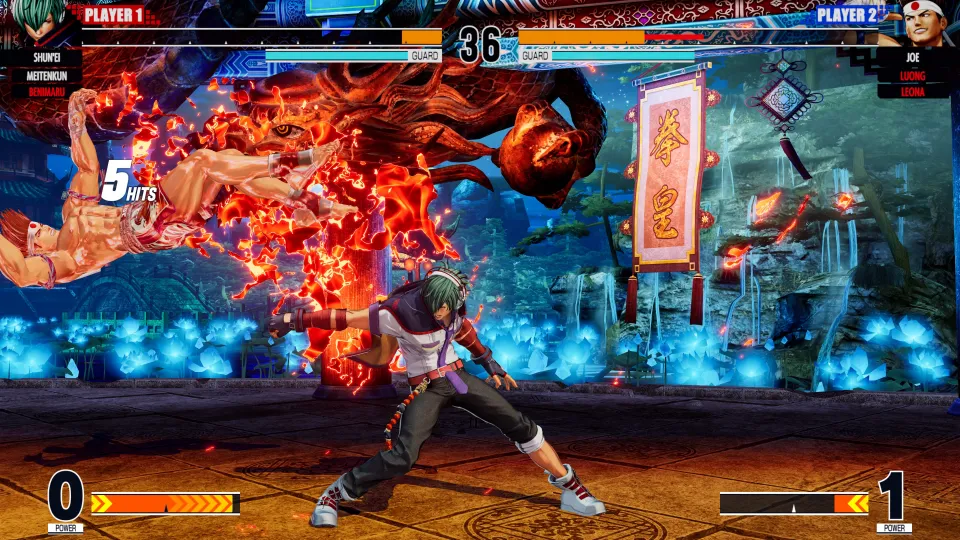Click Shun'ei's portrait for Player 1
The width and height of the screenshot is (960, 540).
(x=42, y=22)
